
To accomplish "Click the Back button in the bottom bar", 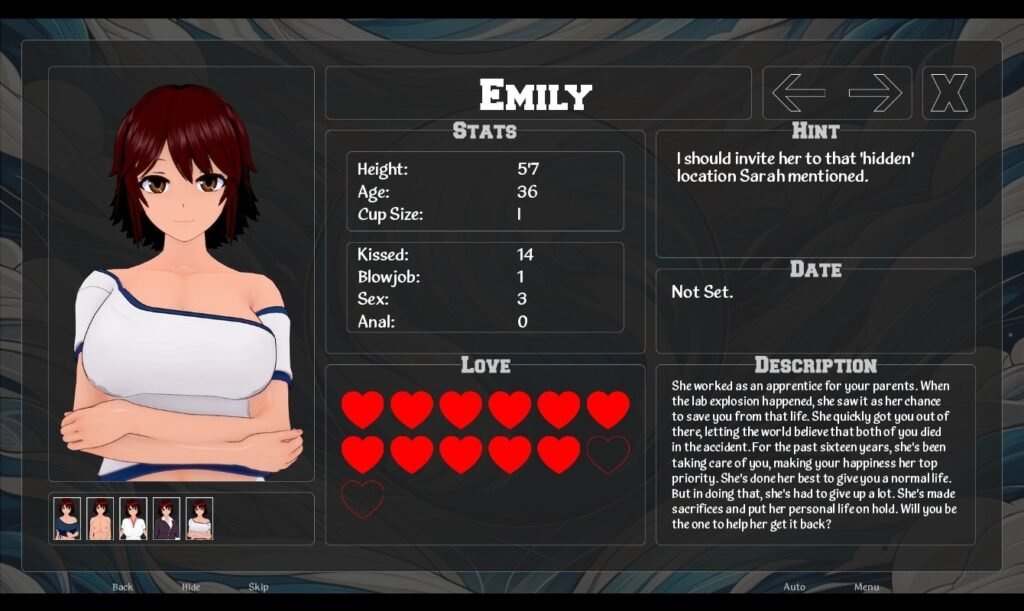I will coord(123,587).
